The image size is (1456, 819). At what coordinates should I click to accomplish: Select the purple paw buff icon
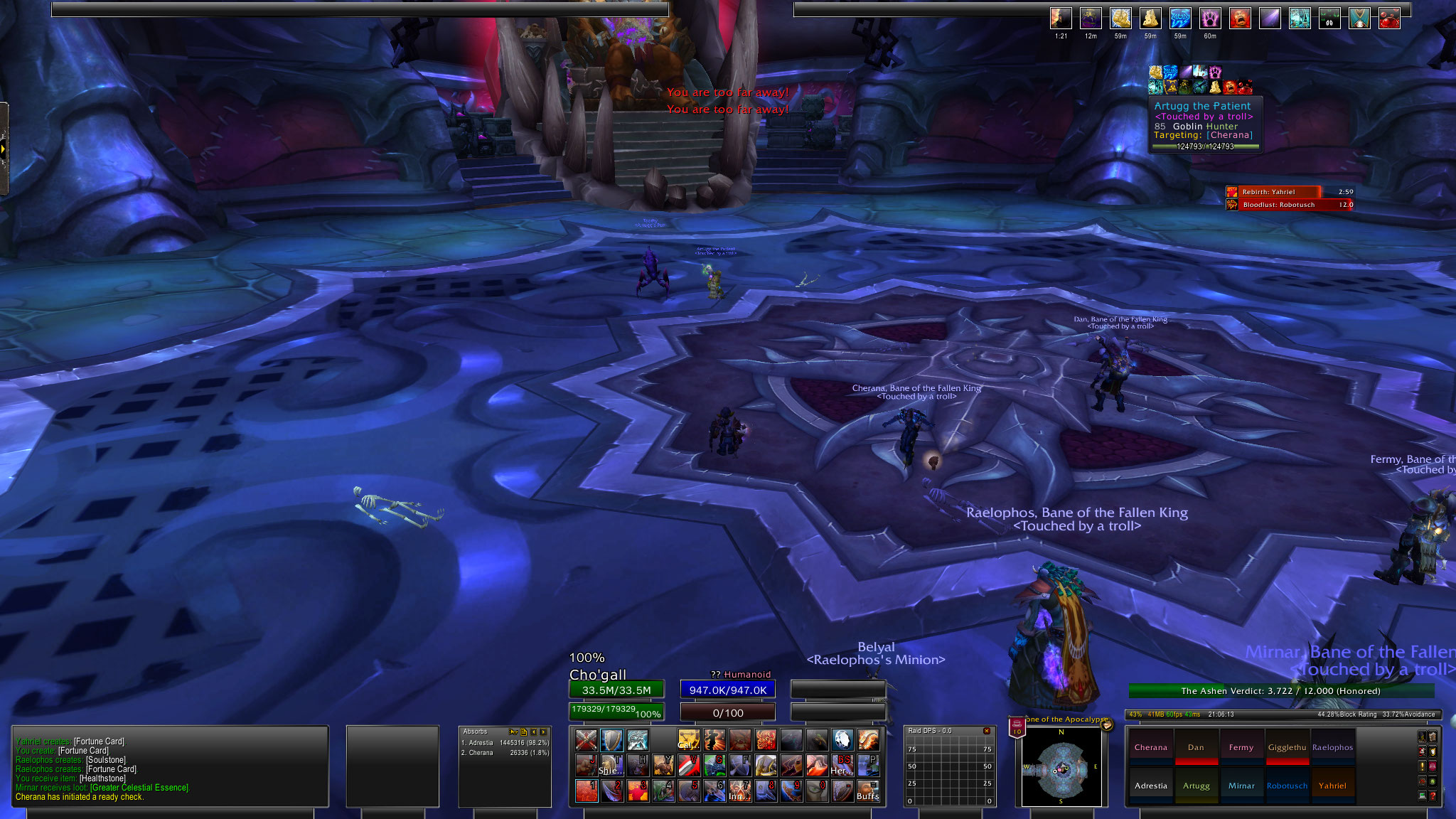click(1210, 18)
